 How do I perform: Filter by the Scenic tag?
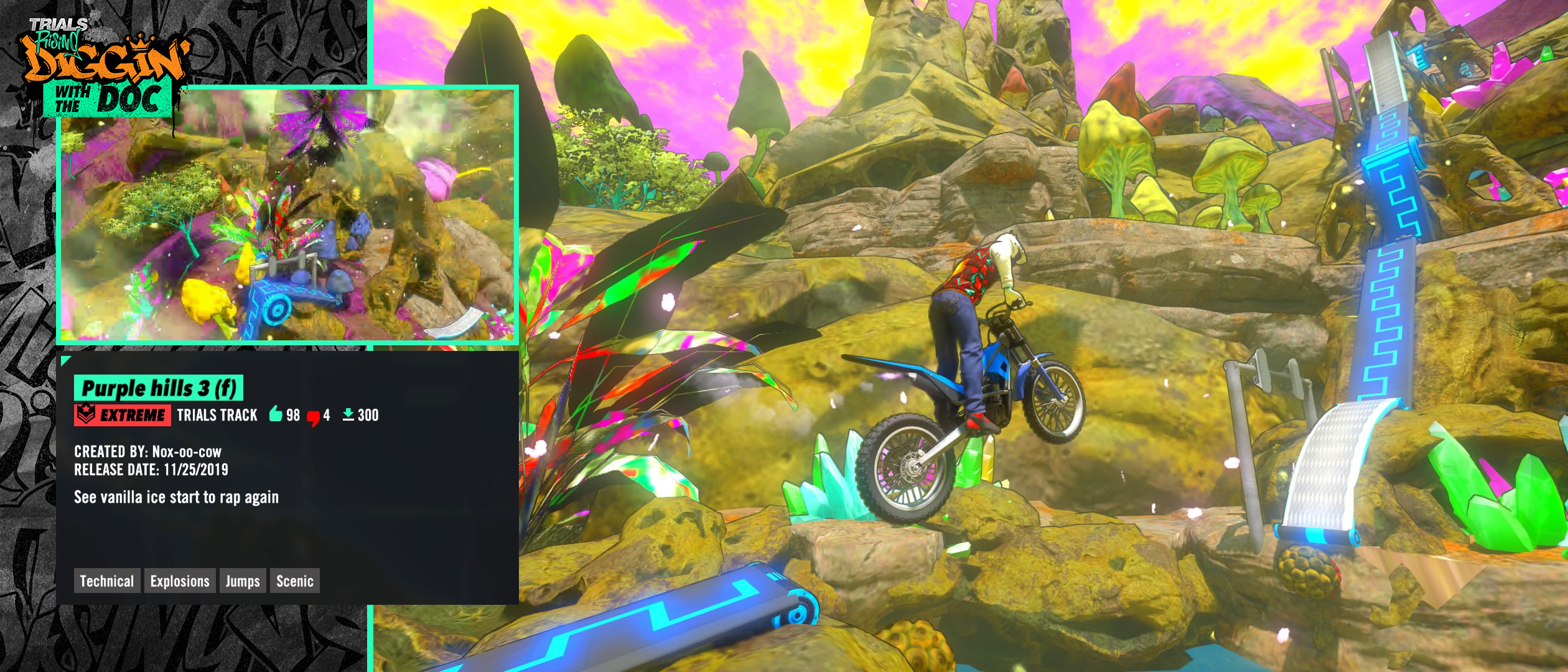pos(295,581)
